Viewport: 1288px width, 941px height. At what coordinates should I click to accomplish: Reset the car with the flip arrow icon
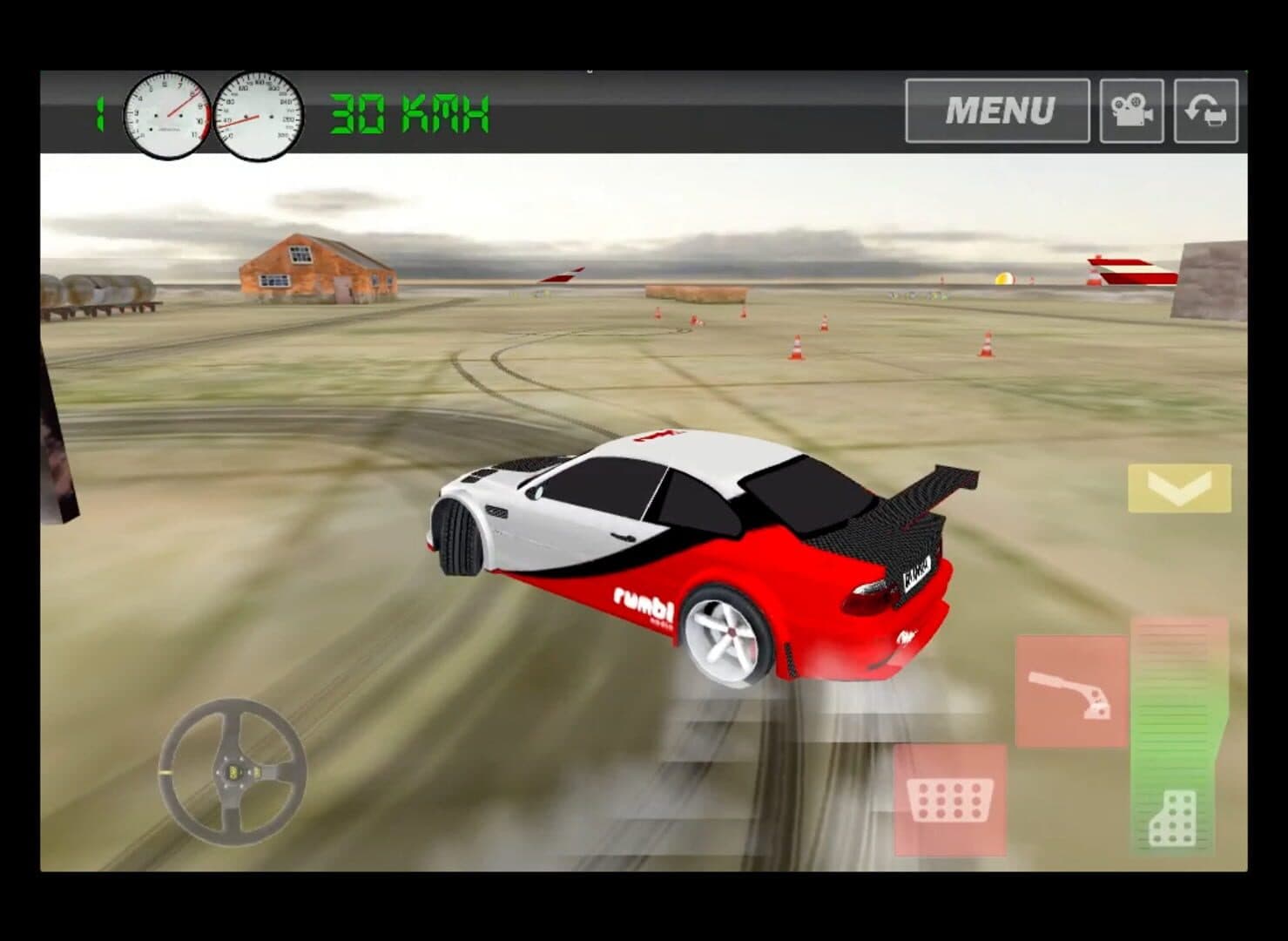click(1205, 111)
